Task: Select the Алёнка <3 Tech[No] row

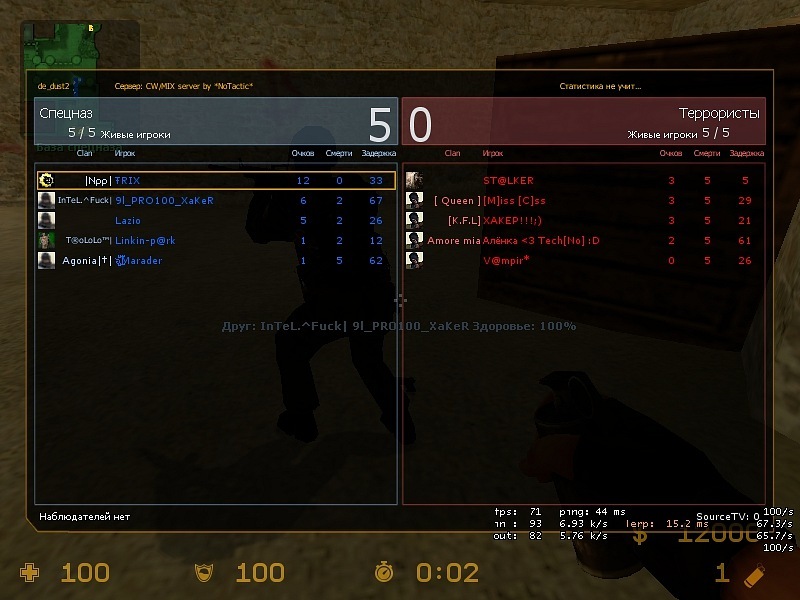Action: [584, 240]
